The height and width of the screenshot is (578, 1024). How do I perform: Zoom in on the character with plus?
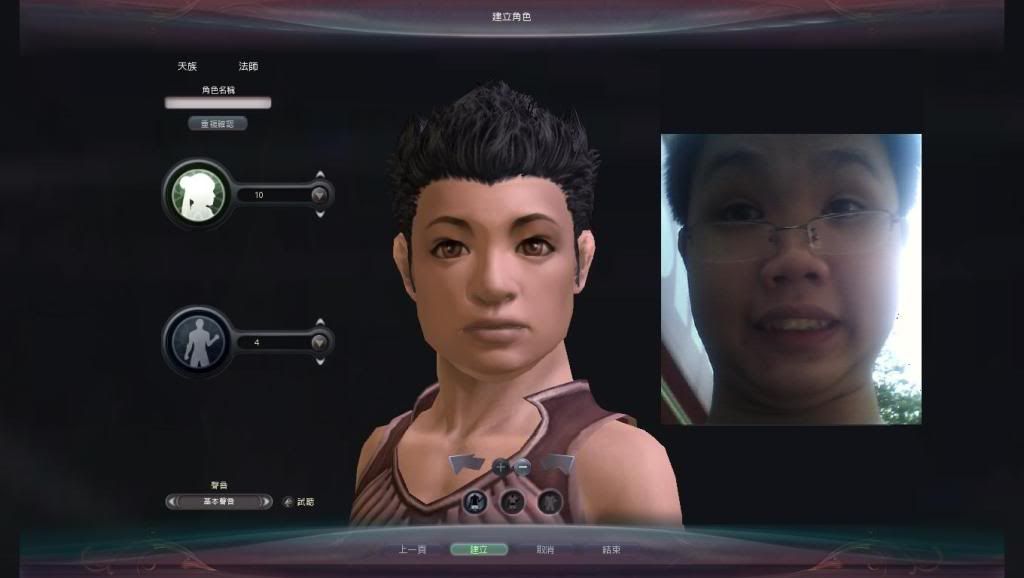[501, 466]
